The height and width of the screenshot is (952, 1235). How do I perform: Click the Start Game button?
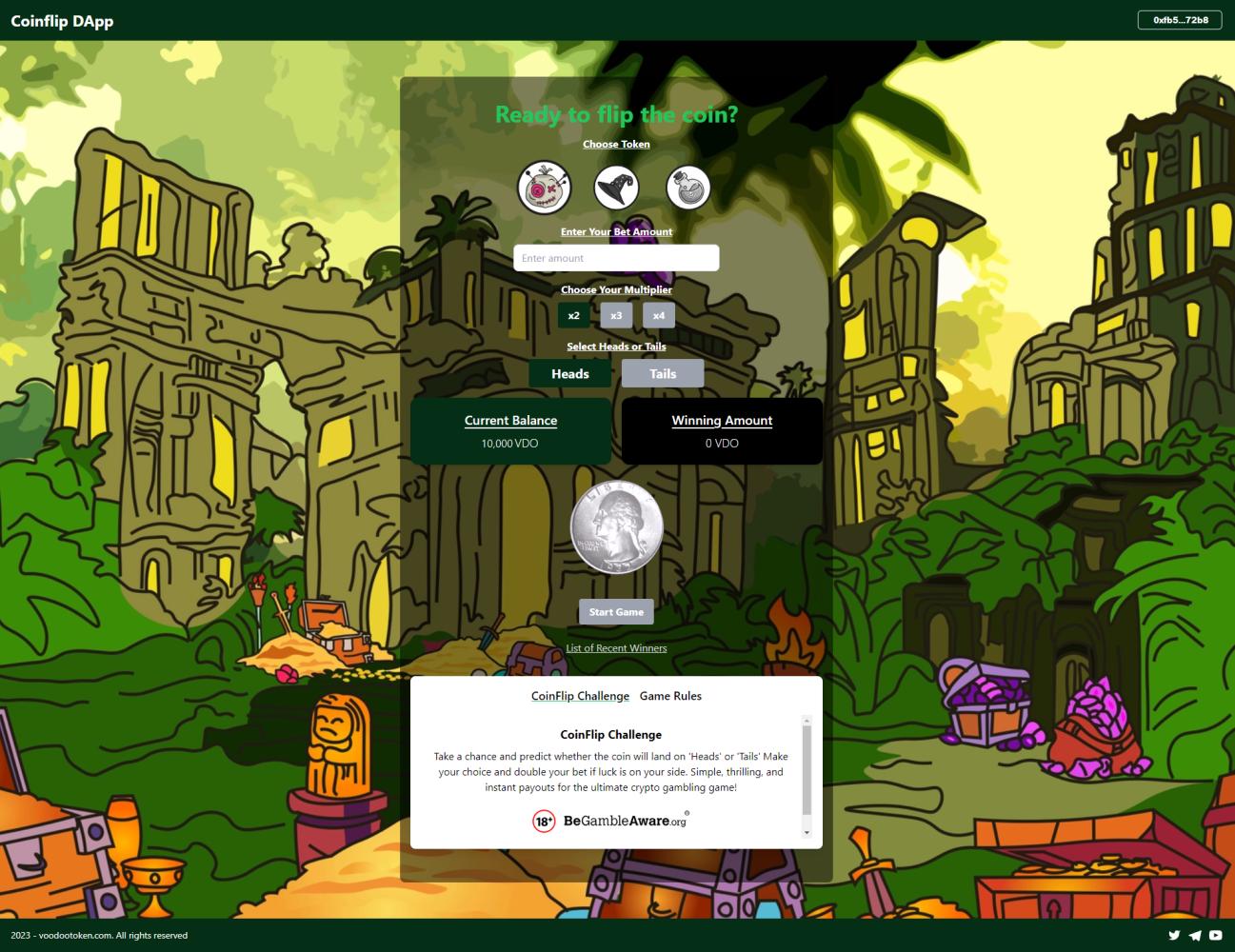click(616, 612)
